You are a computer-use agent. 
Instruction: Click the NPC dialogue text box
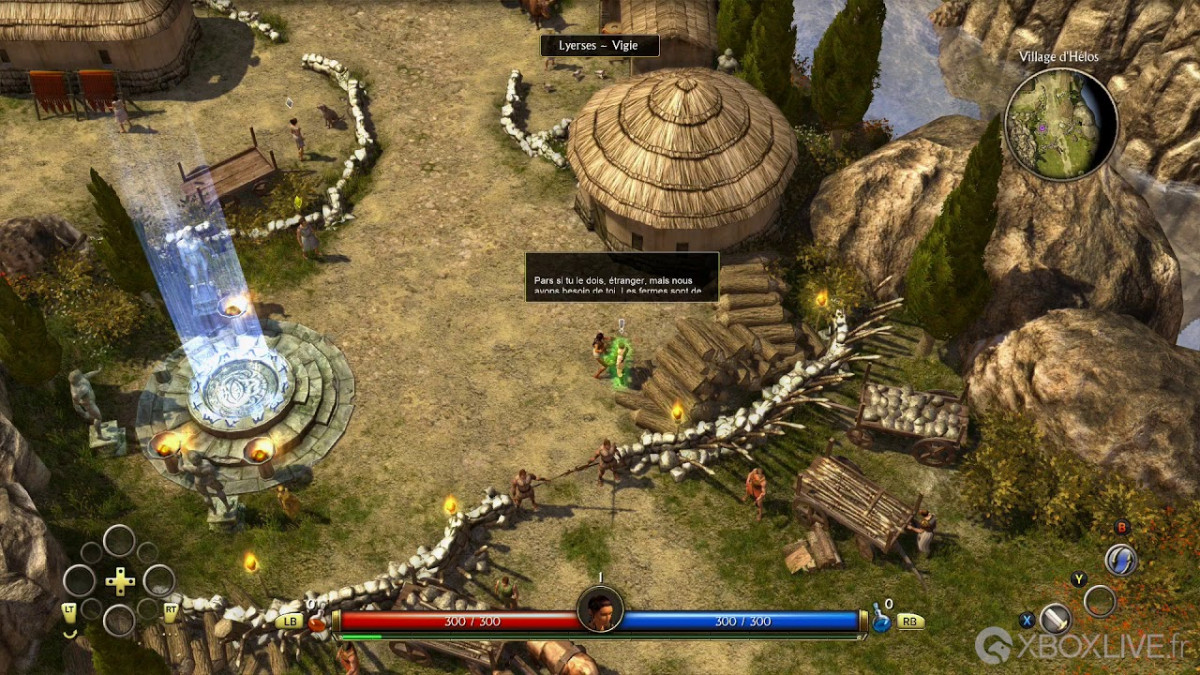point(622,277)
